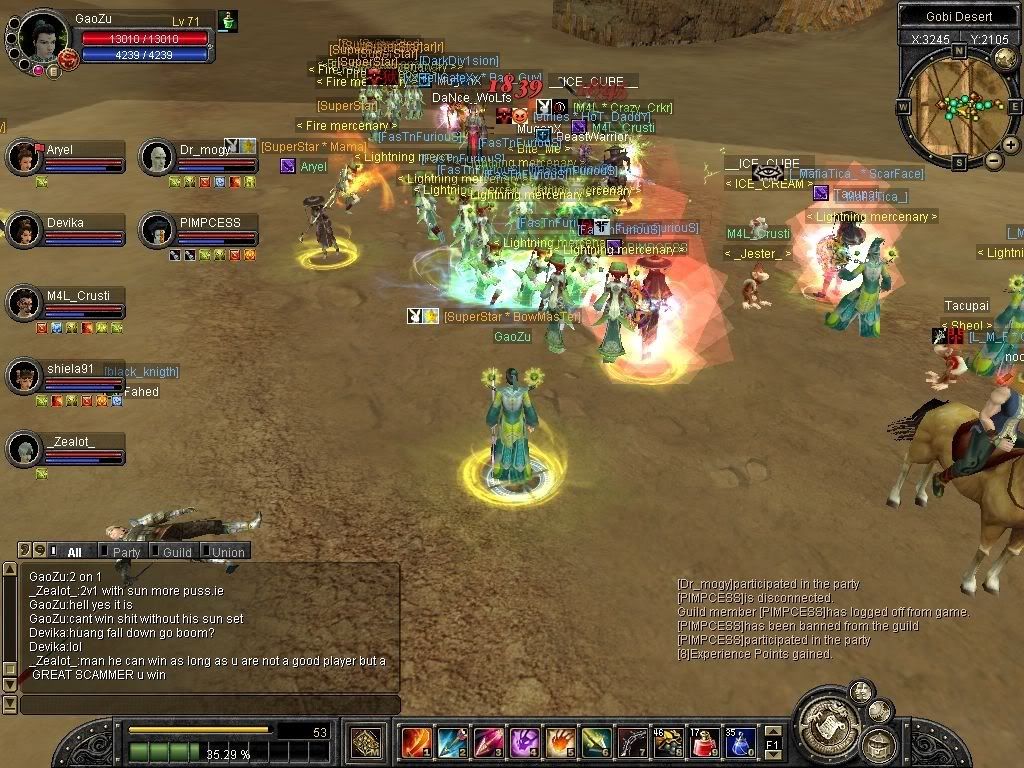Drink the blue mana potion in slot 0
1024x768 pixels.
741,743
